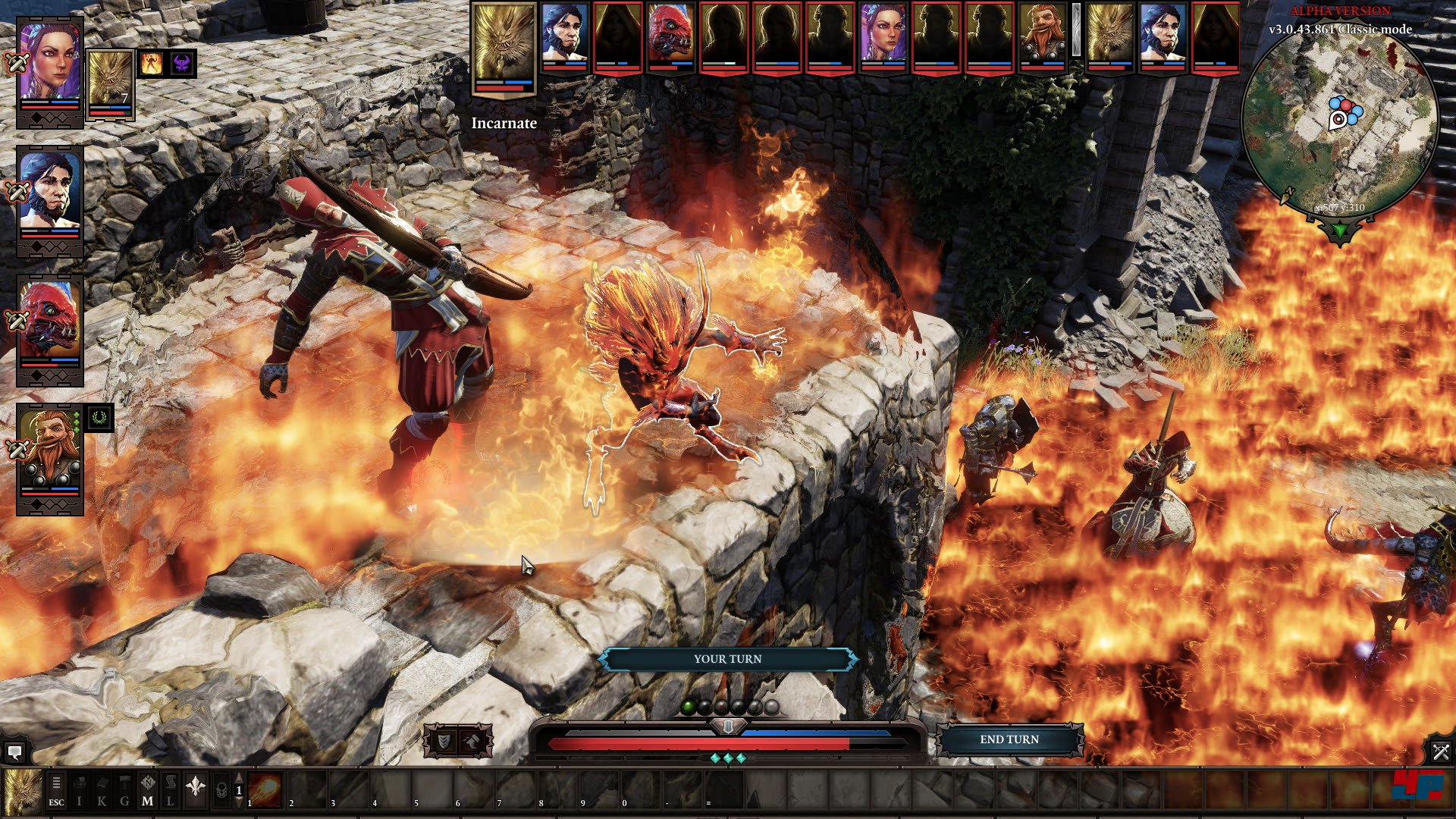
Task: Click the shield icon above the hotbar
Action: (x=444, y=741)
